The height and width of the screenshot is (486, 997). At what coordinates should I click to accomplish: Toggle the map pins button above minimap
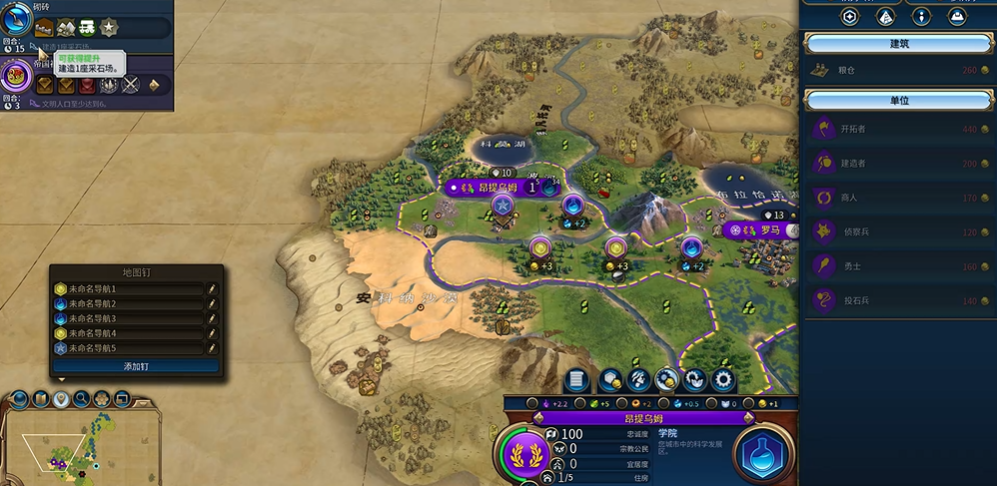click(61, 400)
